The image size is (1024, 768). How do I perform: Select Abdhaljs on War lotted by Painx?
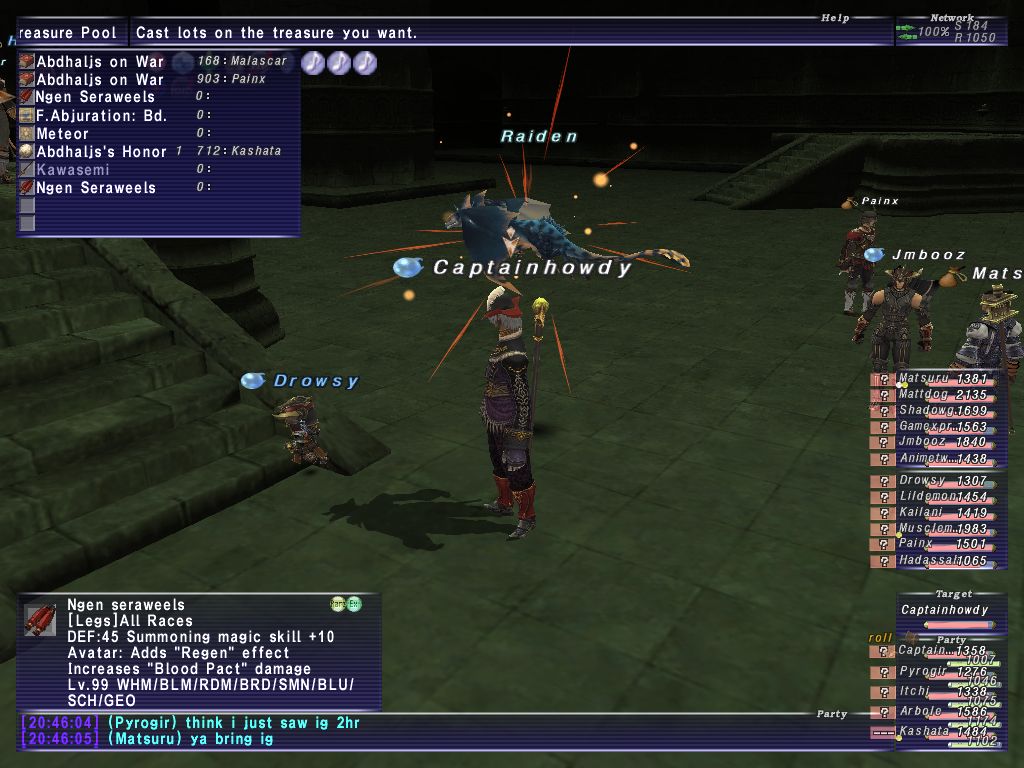100,79
